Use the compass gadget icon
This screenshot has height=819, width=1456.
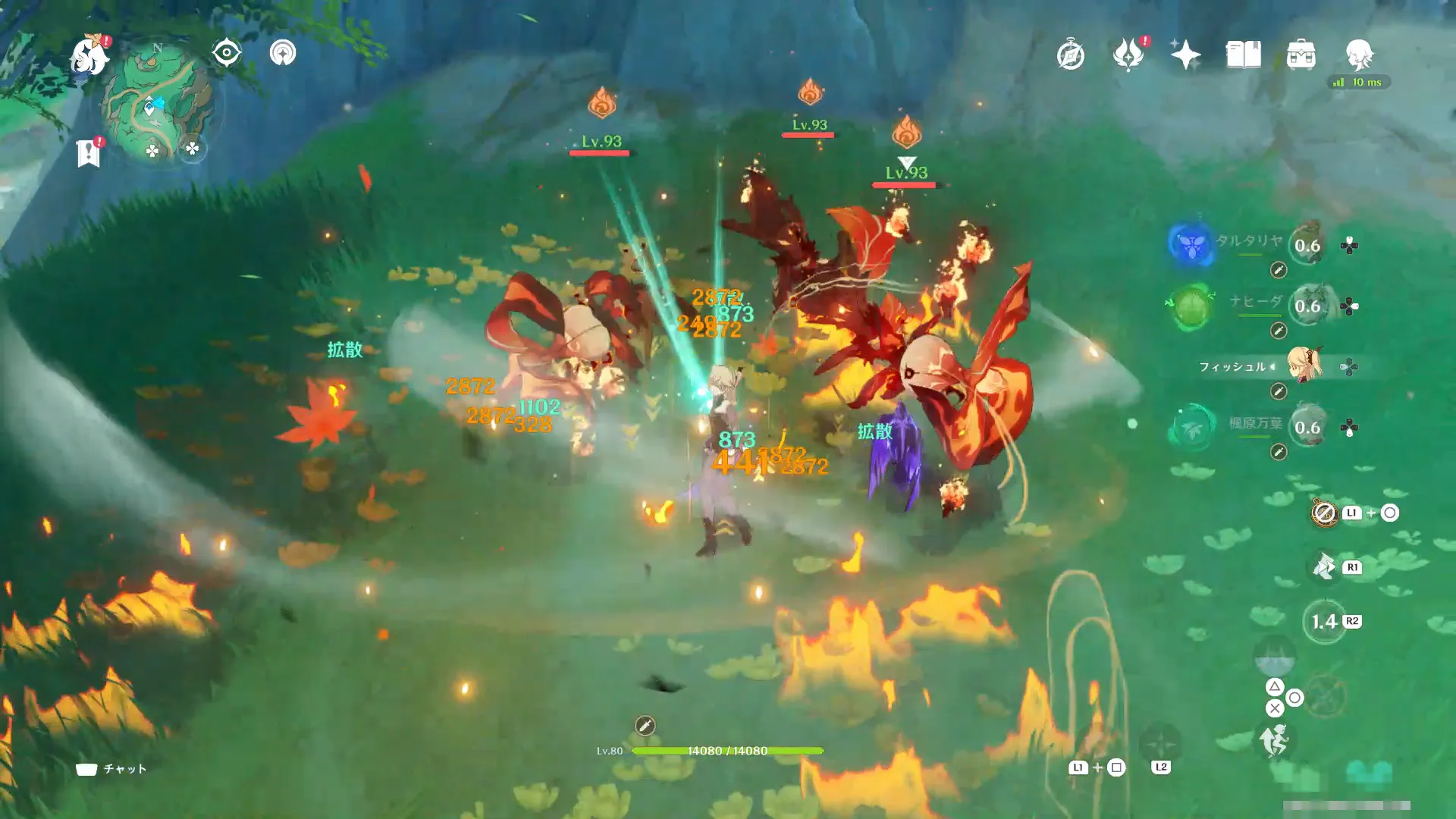[x=1324, y=513]
